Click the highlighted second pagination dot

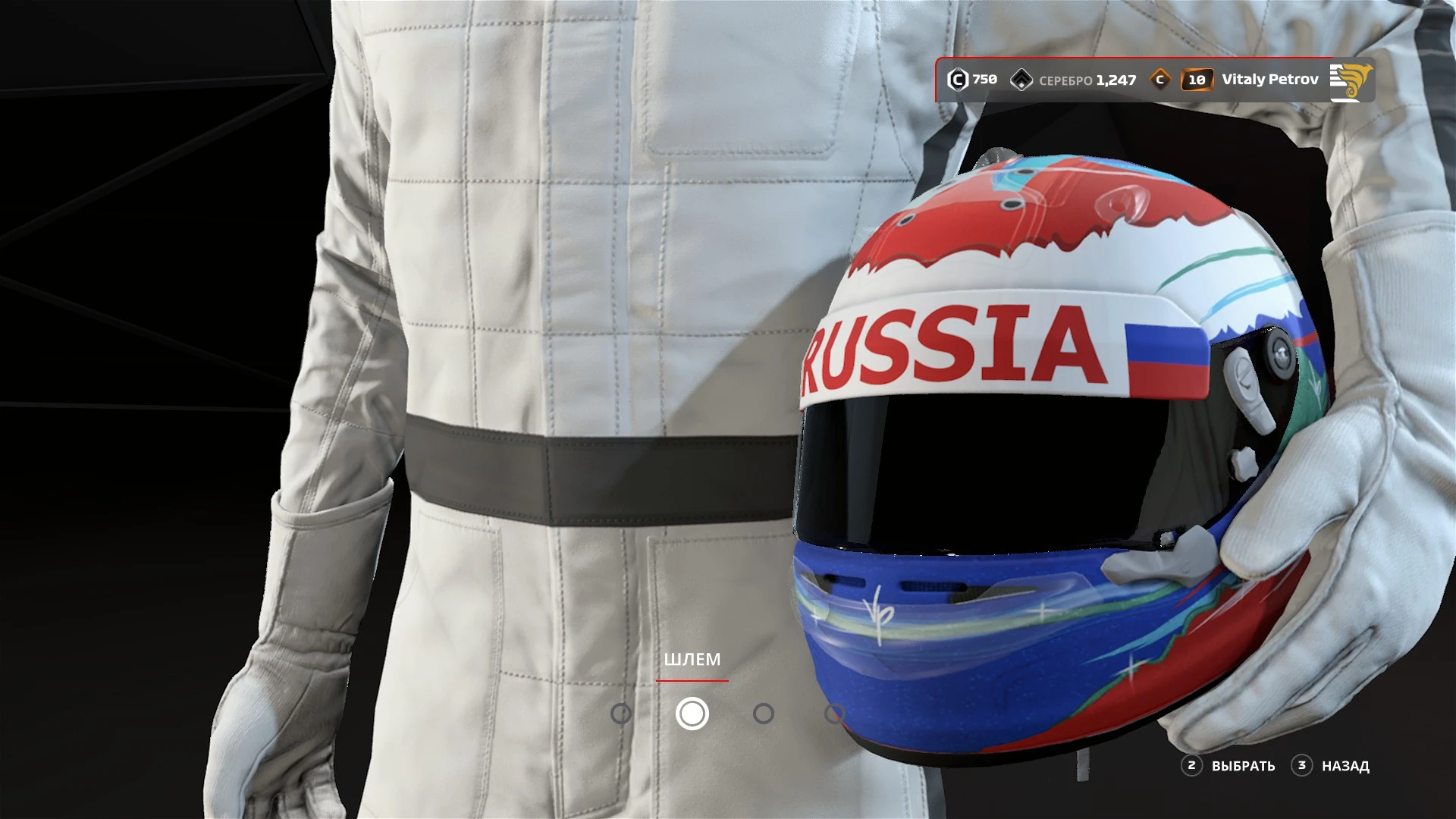coord(691,713)
